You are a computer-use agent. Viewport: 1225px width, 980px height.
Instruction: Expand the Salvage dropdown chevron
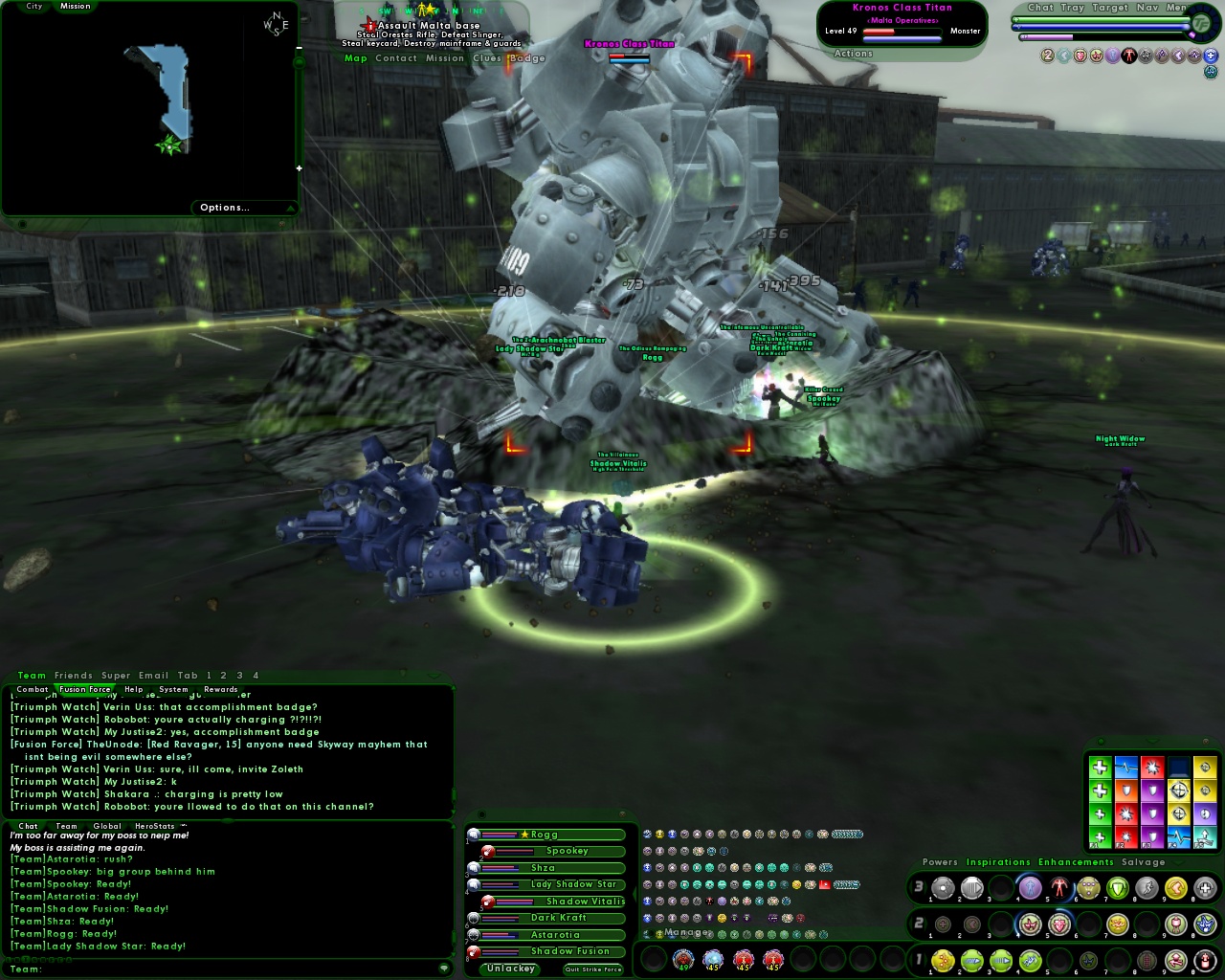pos(1177,862)
